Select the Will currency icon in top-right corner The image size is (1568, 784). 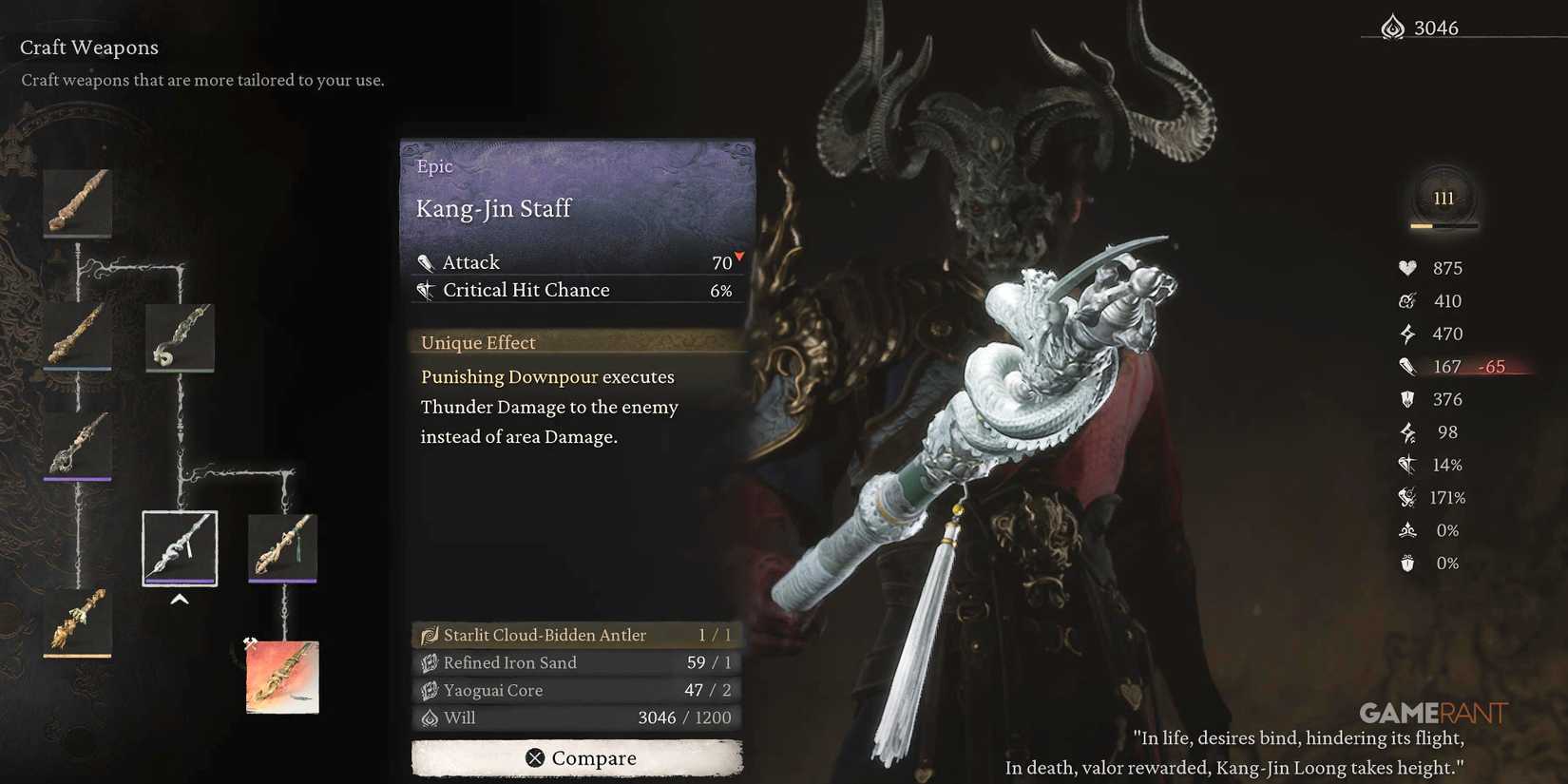point(1392,27)
